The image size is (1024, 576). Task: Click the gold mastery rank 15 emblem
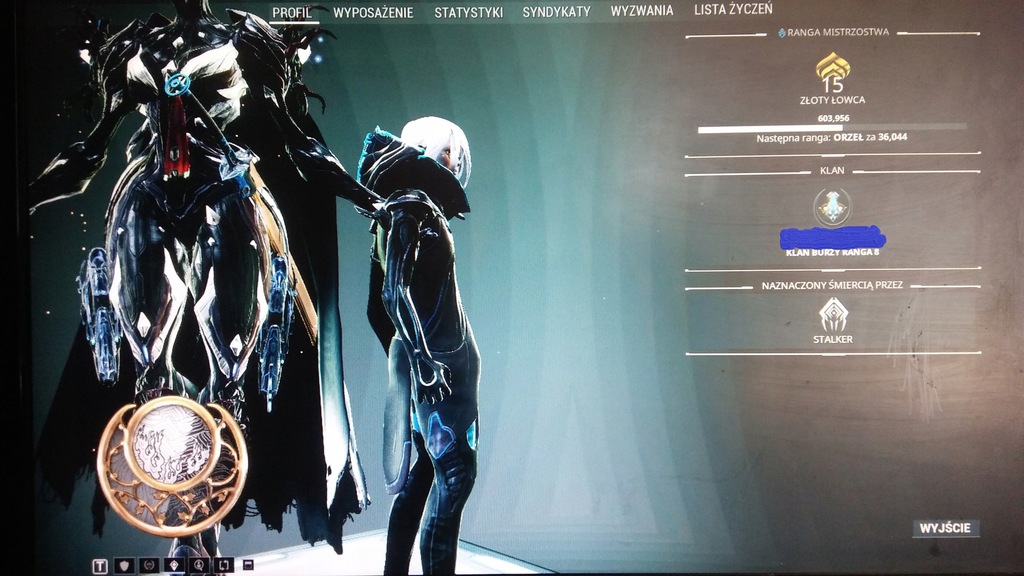pyautogui.click(x=832, y=72)
